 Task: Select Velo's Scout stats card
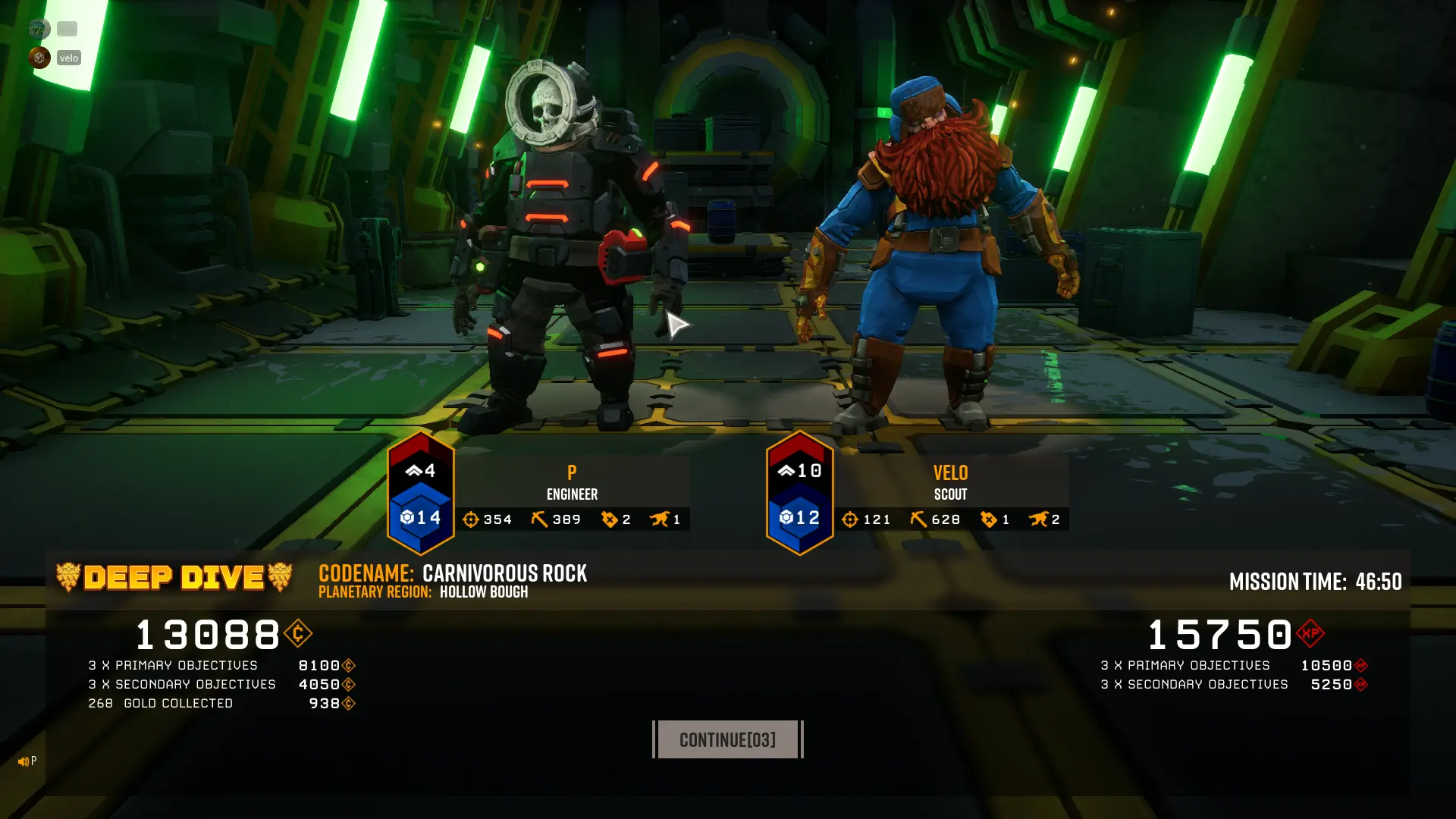950,493
